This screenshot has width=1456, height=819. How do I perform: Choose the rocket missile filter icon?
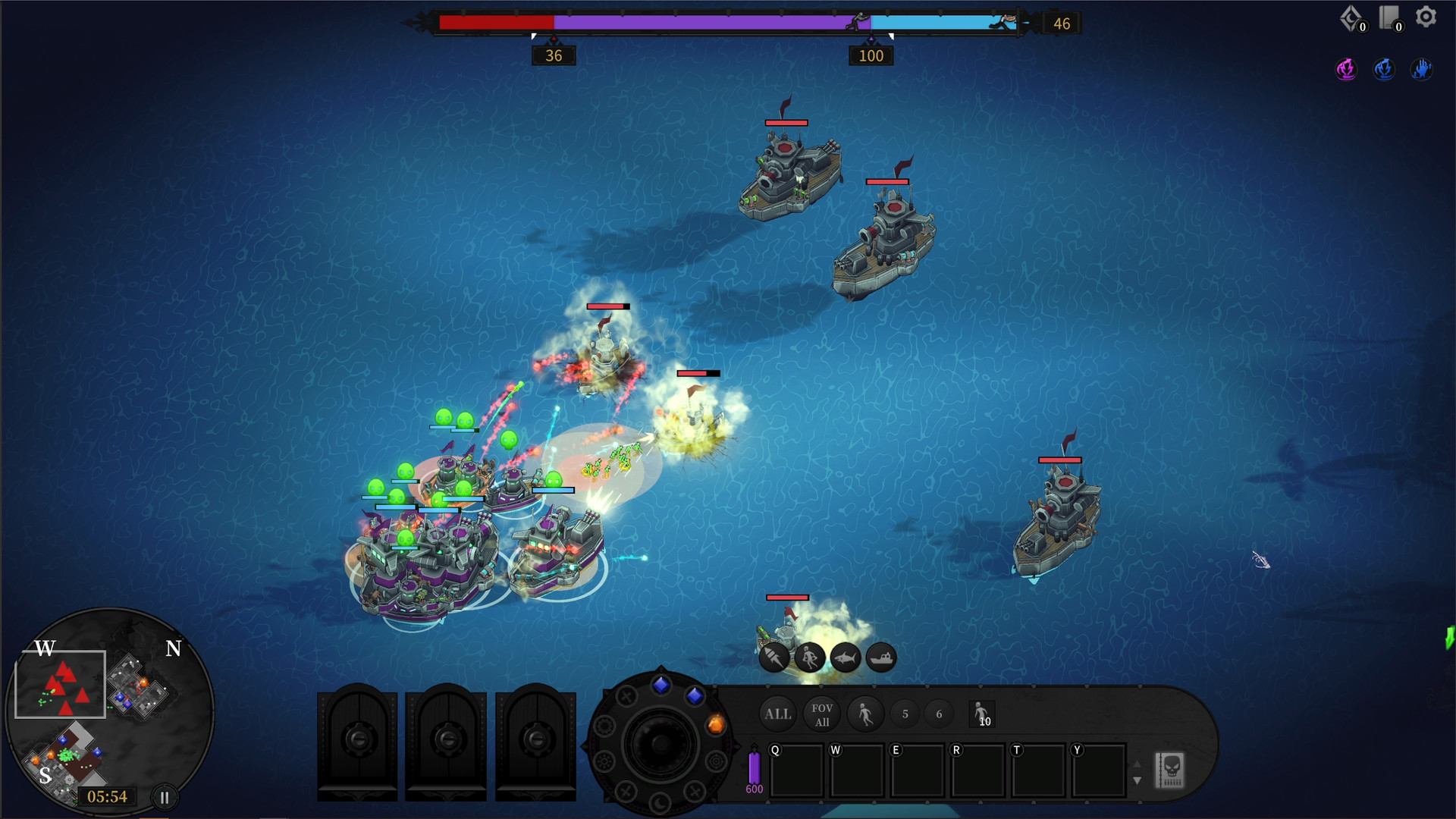pyautogui.click(x=774, y=657)
